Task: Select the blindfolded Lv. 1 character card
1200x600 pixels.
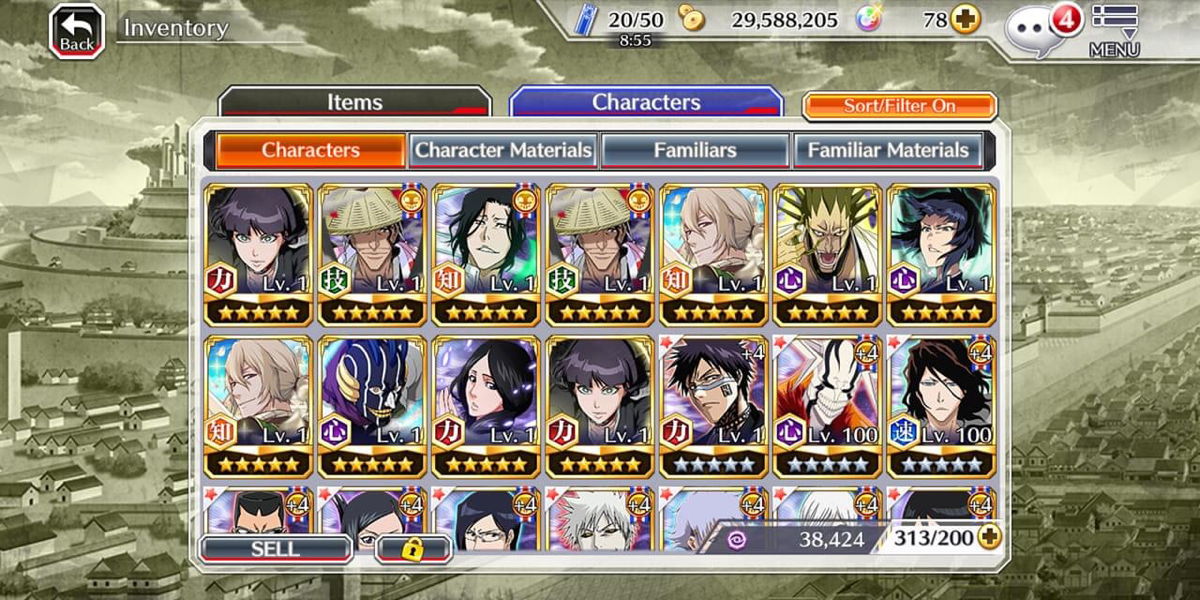Action: click(713, 406)
